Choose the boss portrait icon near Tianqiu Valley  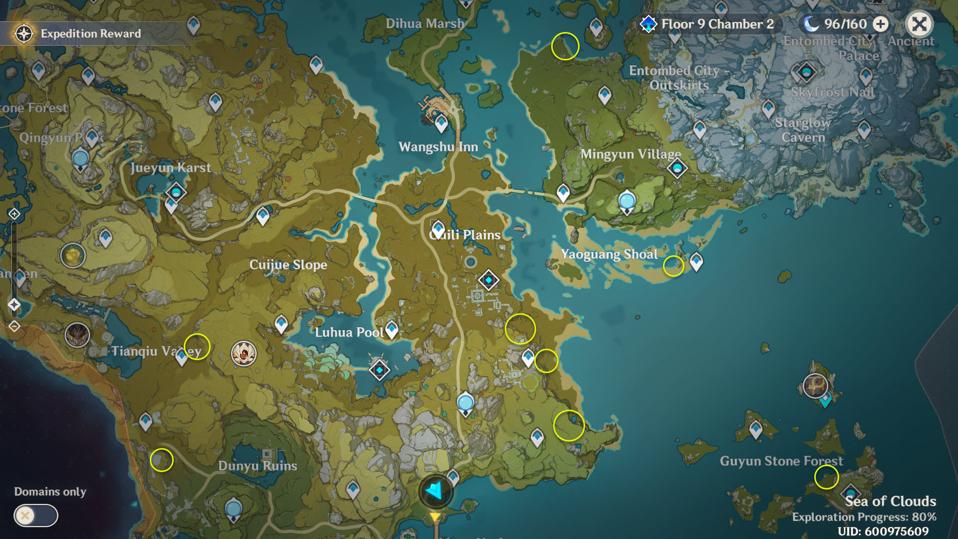click(x=243, y=352)
